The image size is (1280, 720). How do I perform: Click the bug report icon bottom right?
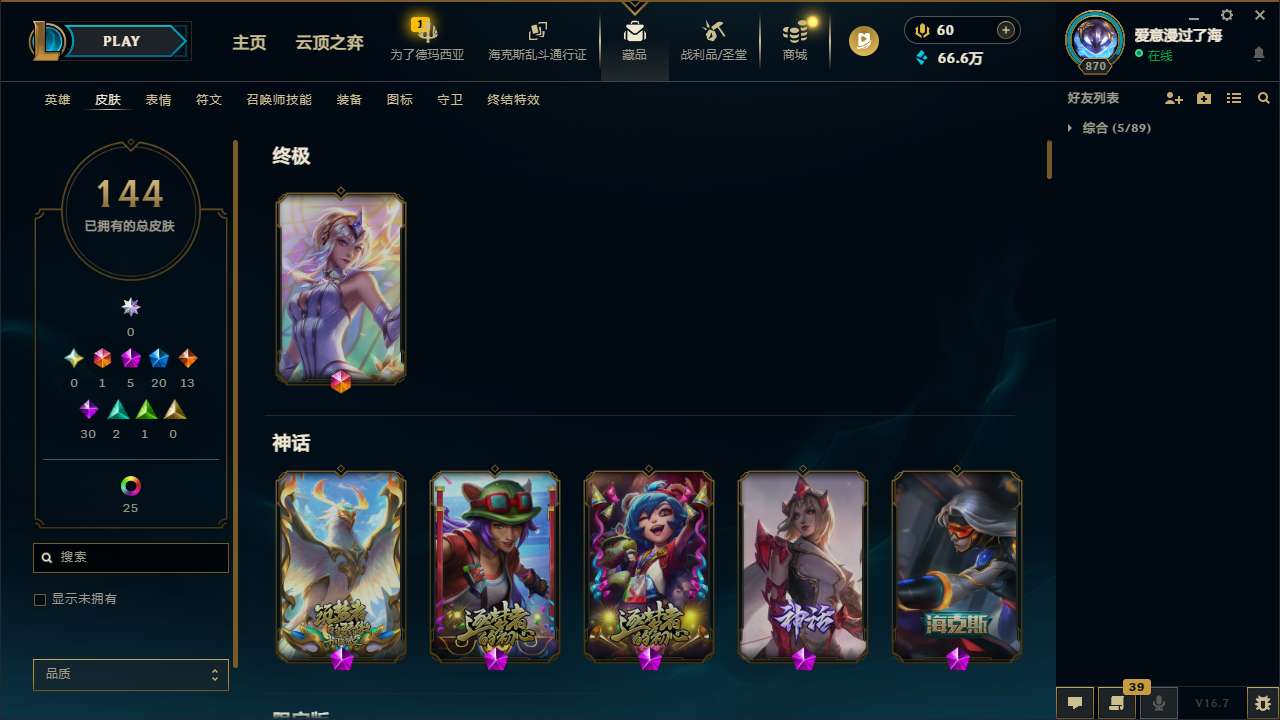(x=1258, y=702)
